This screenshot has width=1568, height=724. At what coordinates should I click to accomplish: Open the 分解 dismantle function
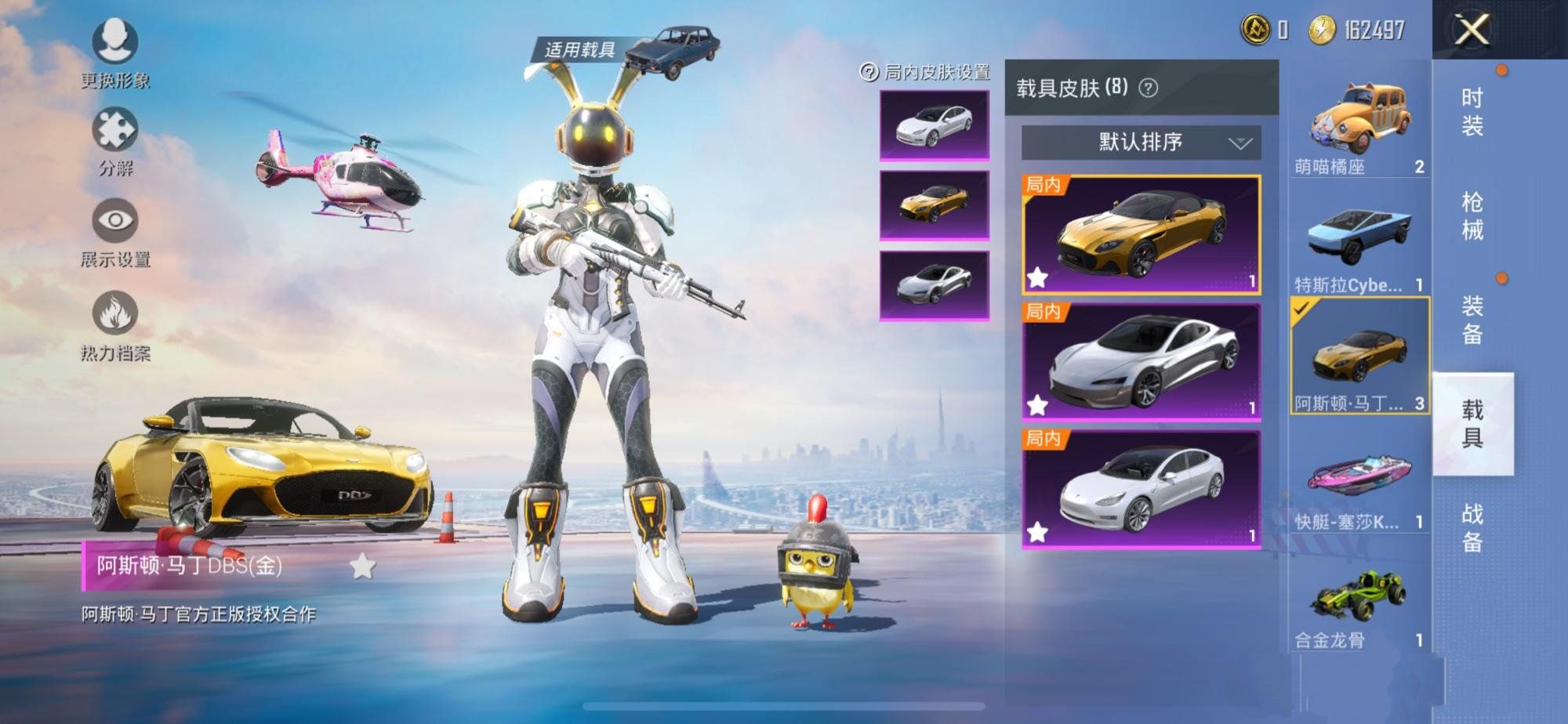point(115,132)
